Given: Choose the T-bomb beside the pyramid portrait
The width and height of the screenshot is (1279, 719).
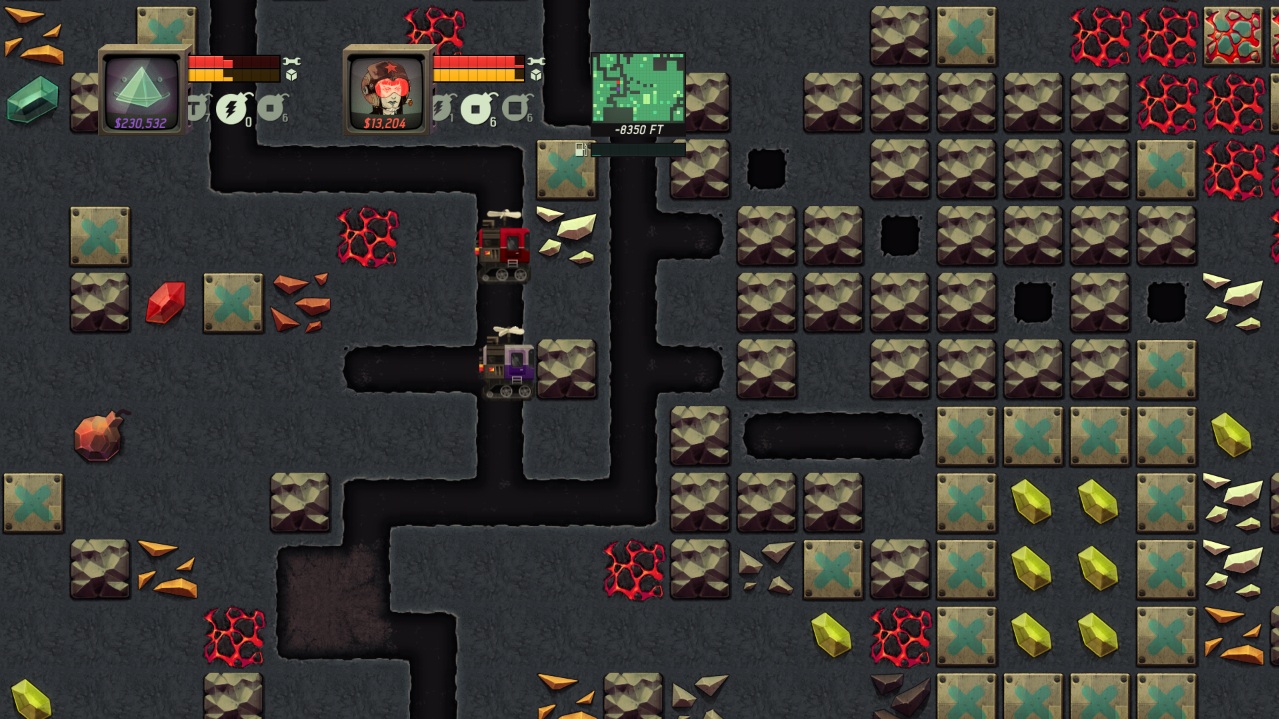Looking at the screenshot, I should click(197, 107).
